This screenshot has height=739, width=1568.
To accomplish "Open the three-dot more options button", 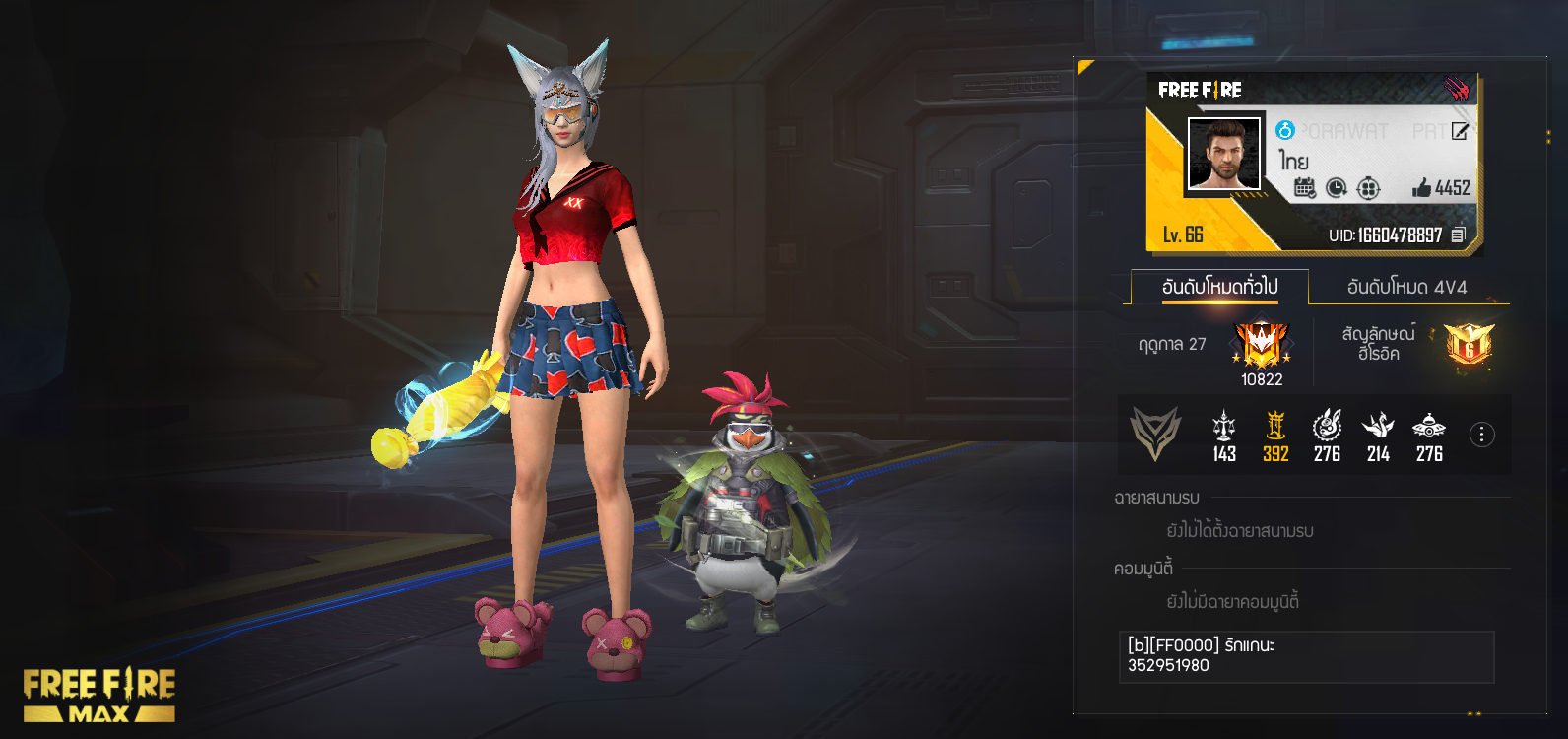I will coord(1481,435).
